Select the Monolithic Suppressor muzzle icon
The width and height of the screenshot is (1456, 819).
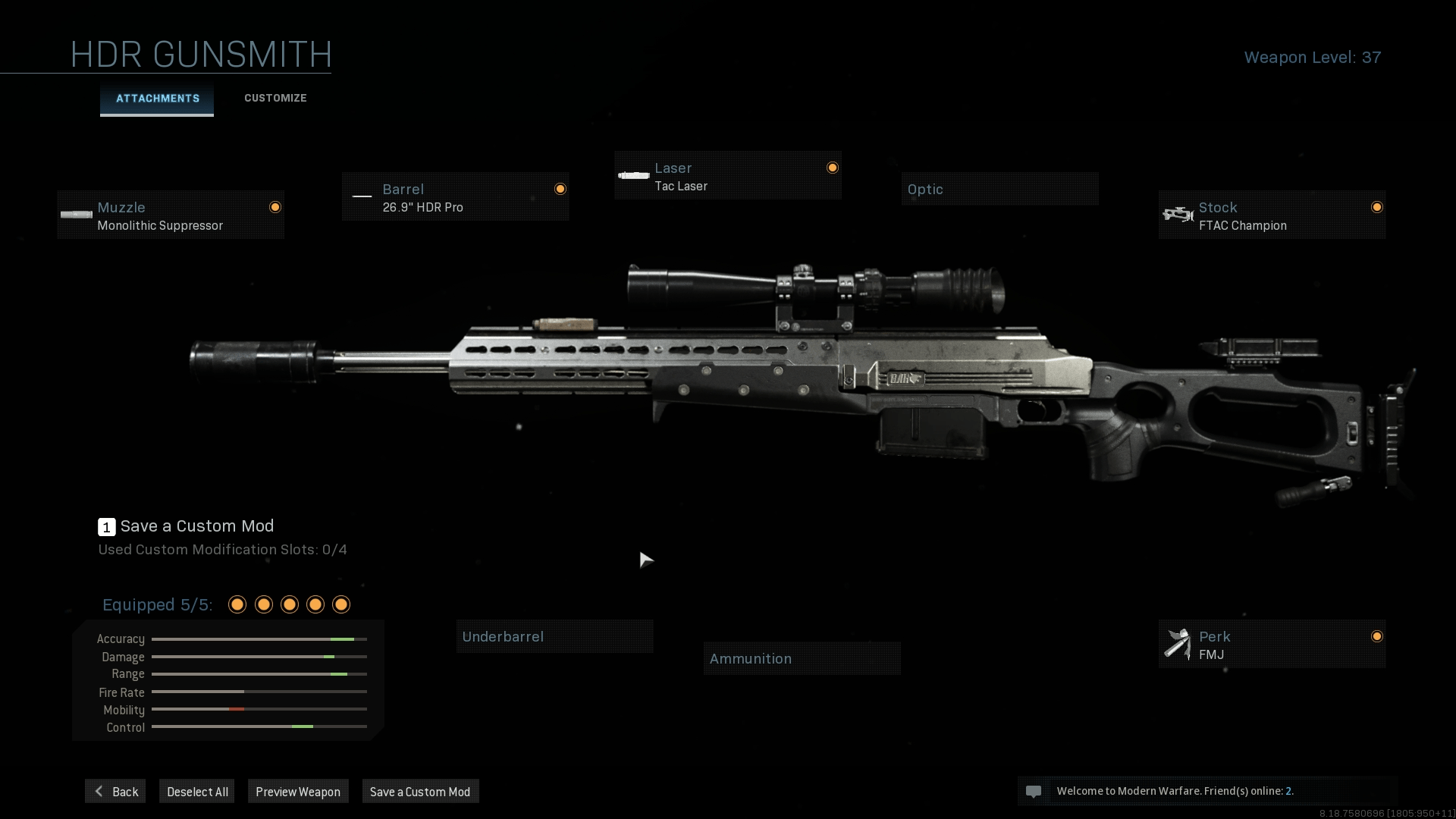point(76,215)
